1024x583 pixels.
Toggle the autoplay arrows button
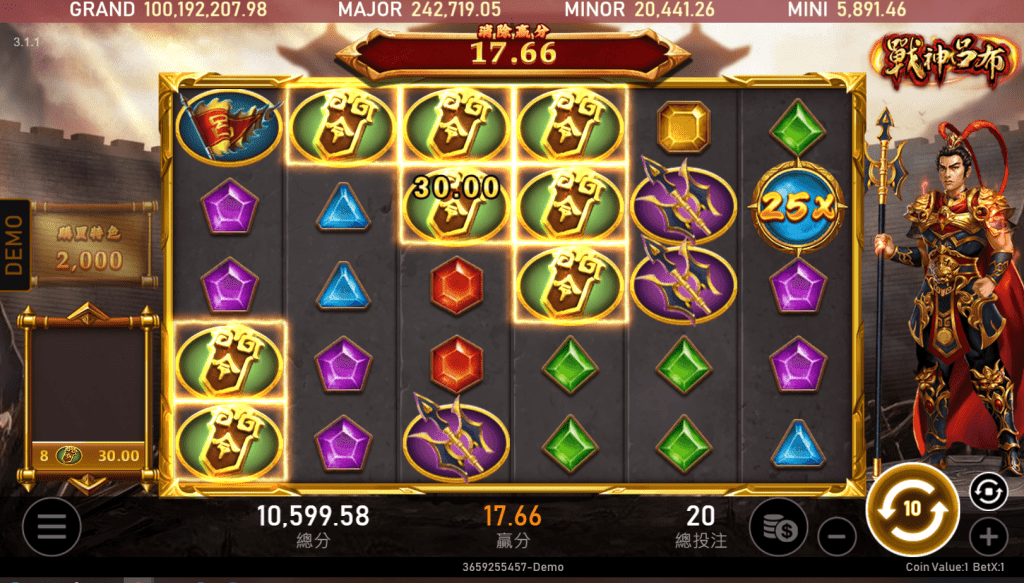tap(985, 490)
